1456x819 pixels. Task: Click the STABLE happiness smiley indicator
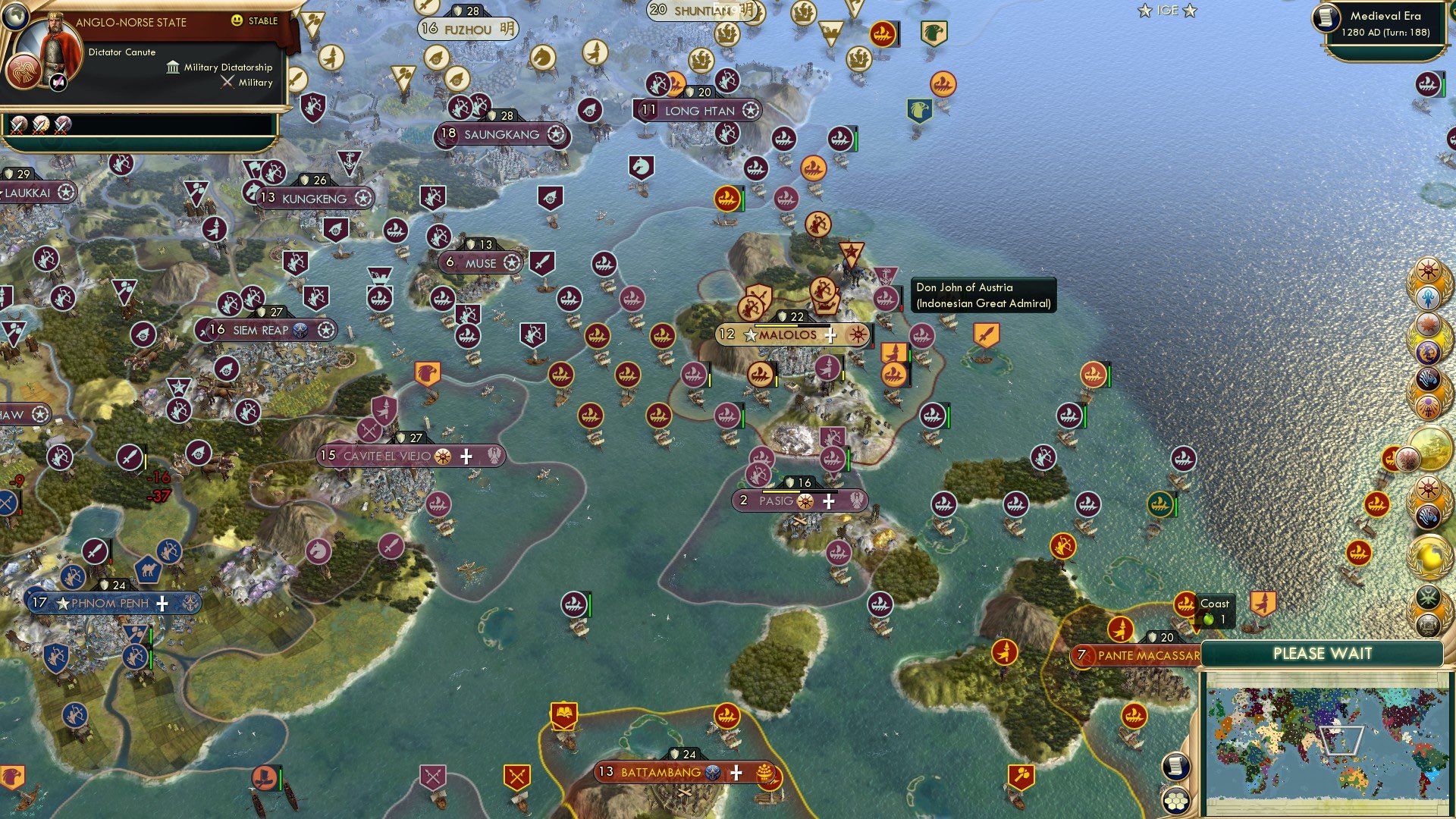tap(238, 22)
